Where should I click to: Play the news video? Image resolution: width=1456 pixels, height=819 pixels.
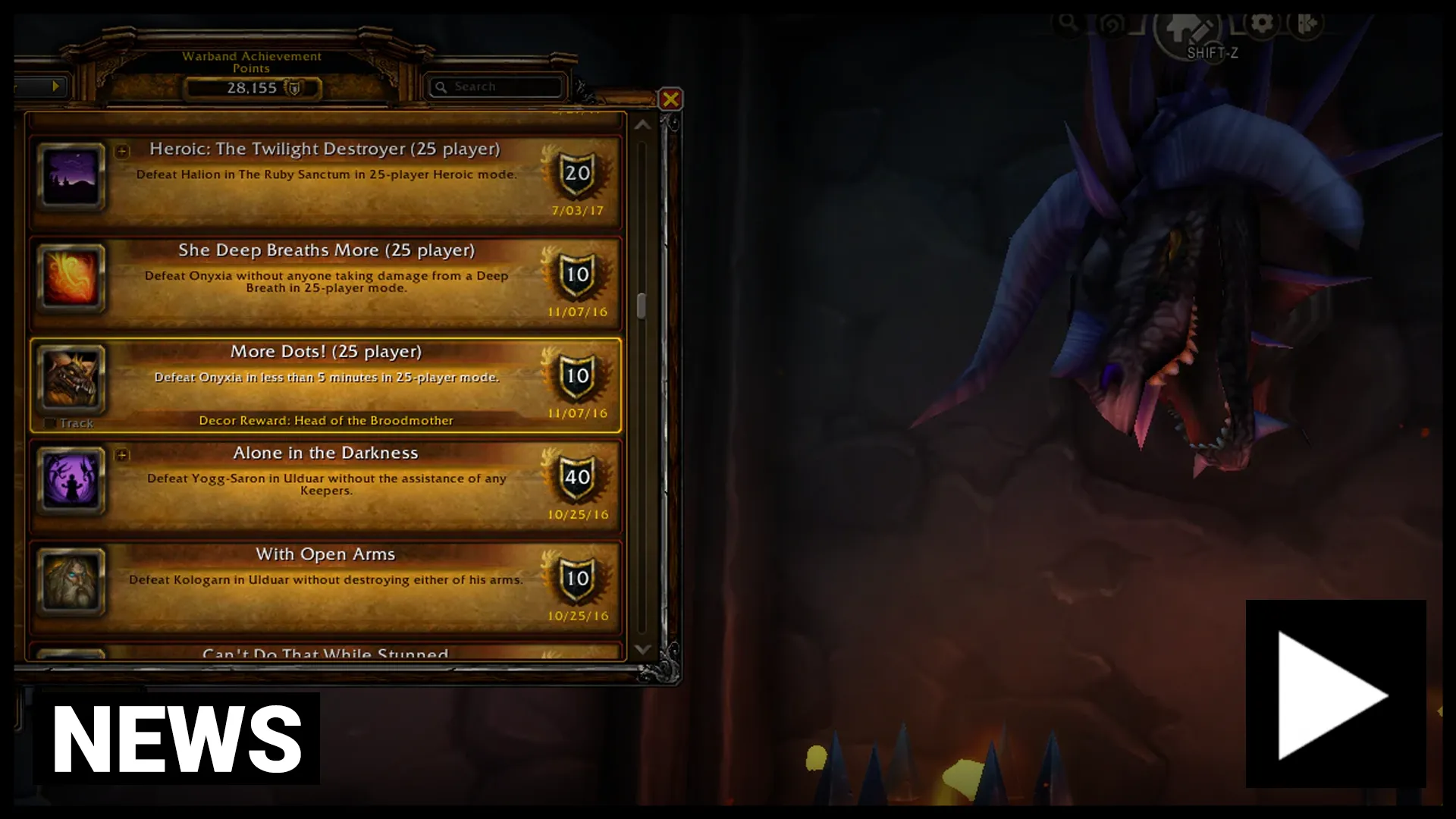click(1335, 694)
